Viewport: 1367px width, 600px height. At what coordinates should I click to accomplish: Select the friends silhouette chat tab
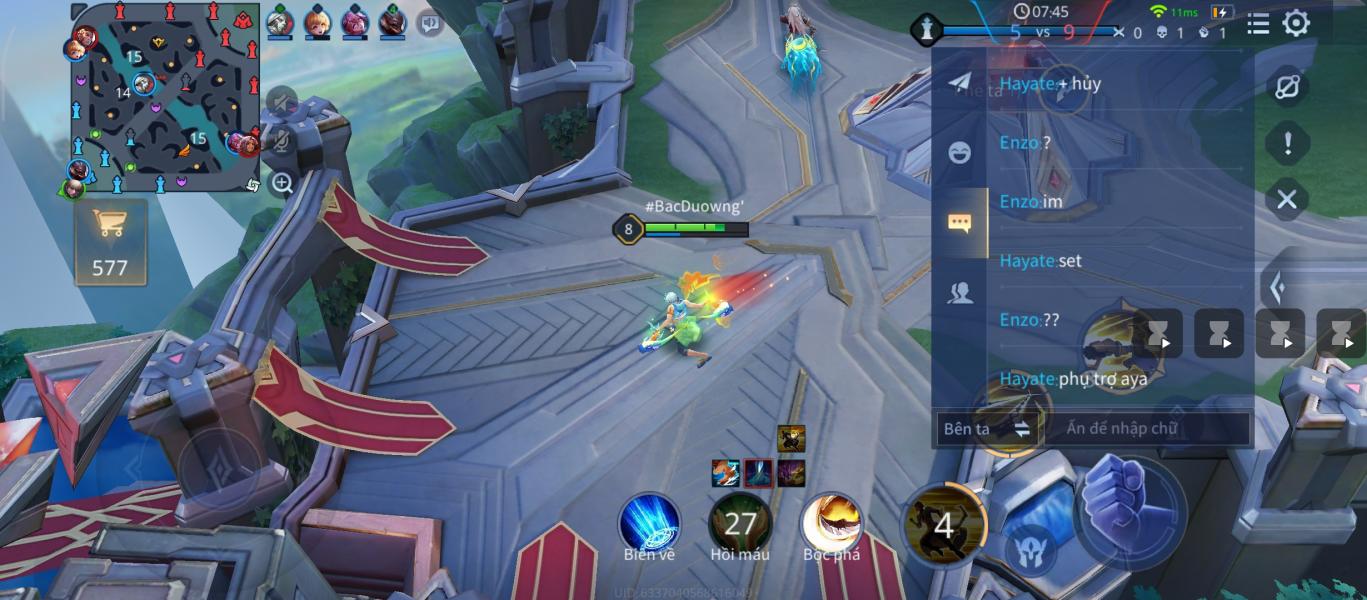tap(959, 292)
